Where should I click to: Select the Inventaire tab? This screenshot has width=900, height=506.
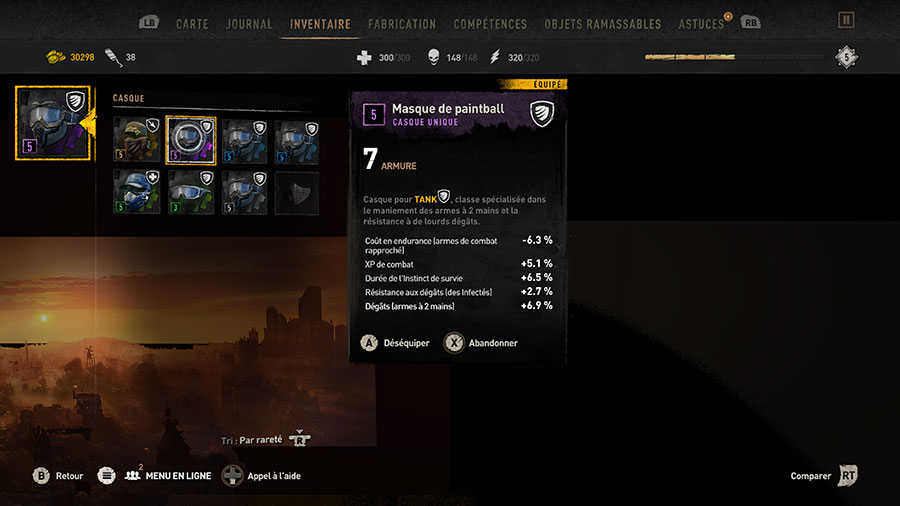tap(320, 24)
